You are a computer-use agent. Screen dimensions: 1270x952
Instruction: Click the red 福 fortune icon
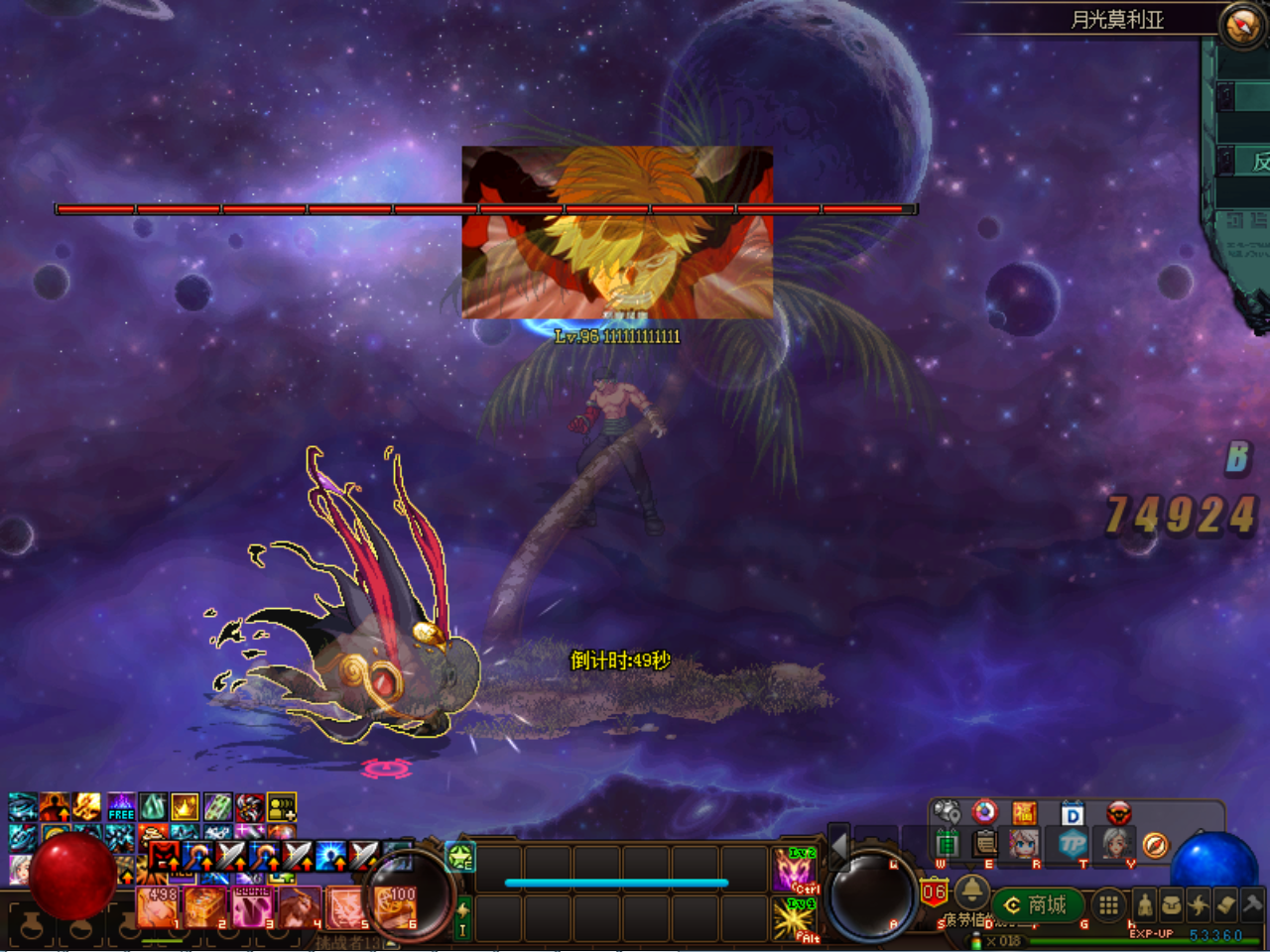coord(1024,814)
